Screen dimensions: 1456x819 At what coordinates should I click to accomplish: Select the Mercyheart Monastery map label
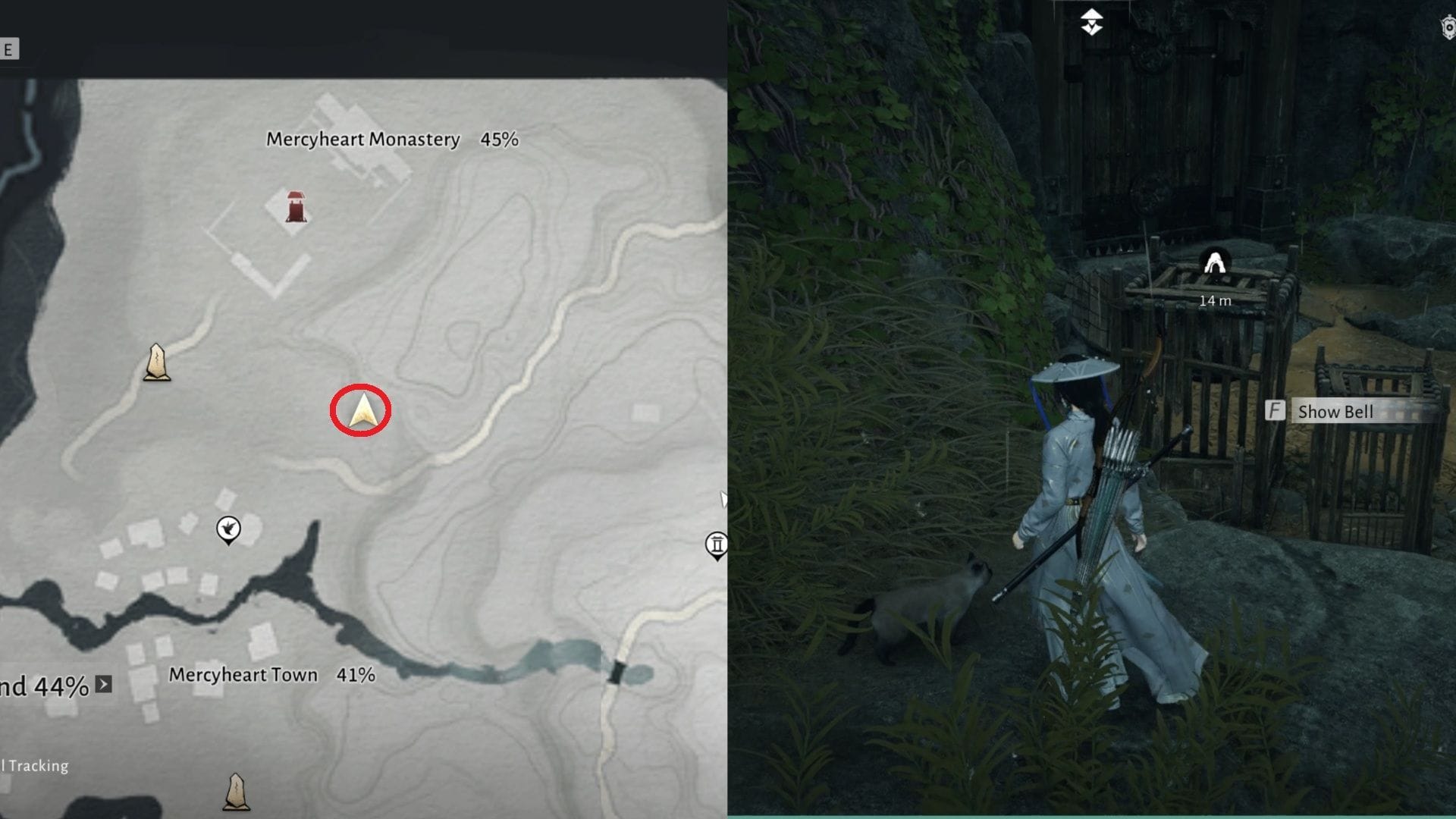point(362,139)
